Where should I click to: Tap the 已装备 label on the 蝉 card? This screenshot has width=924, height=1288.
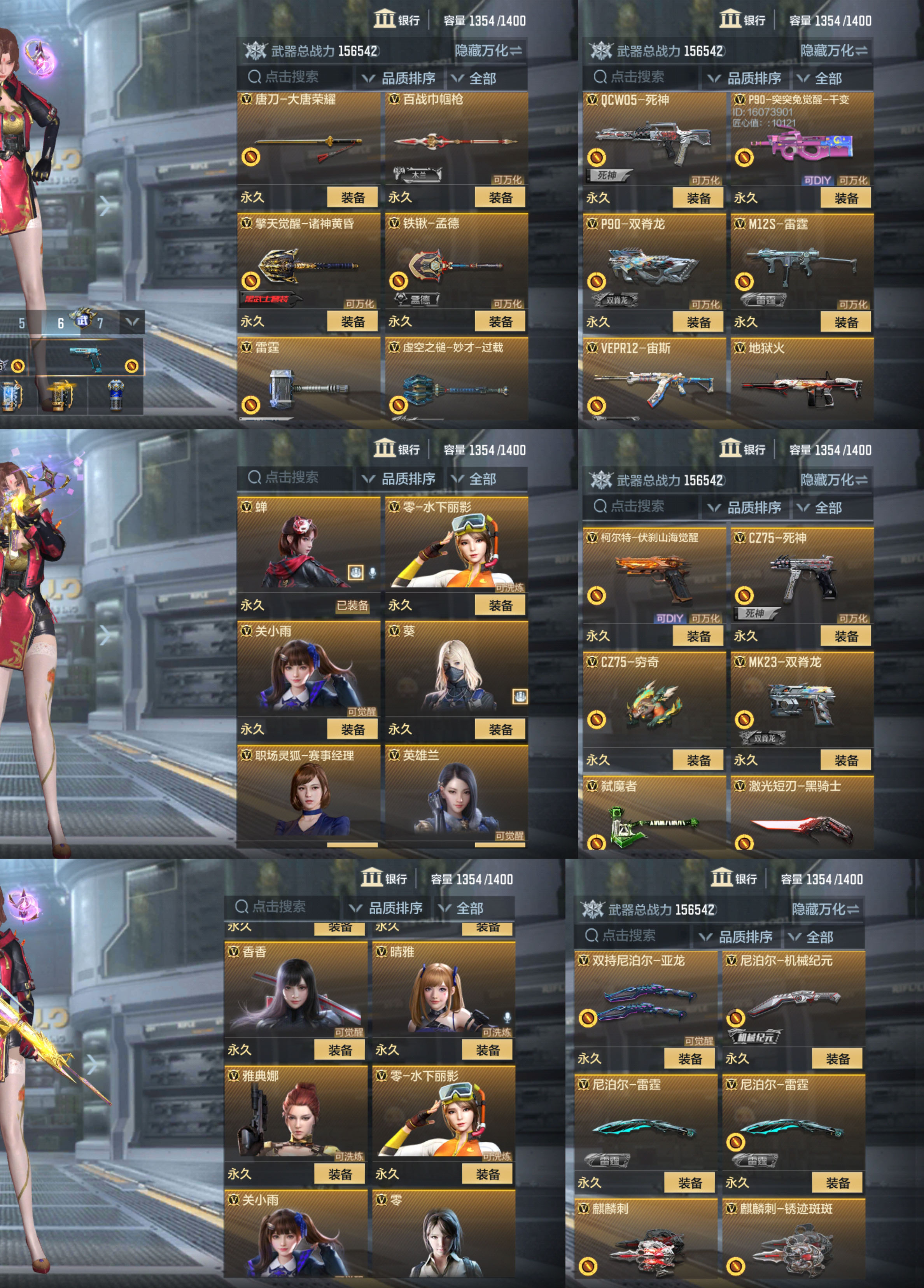(x=354, y=606)
